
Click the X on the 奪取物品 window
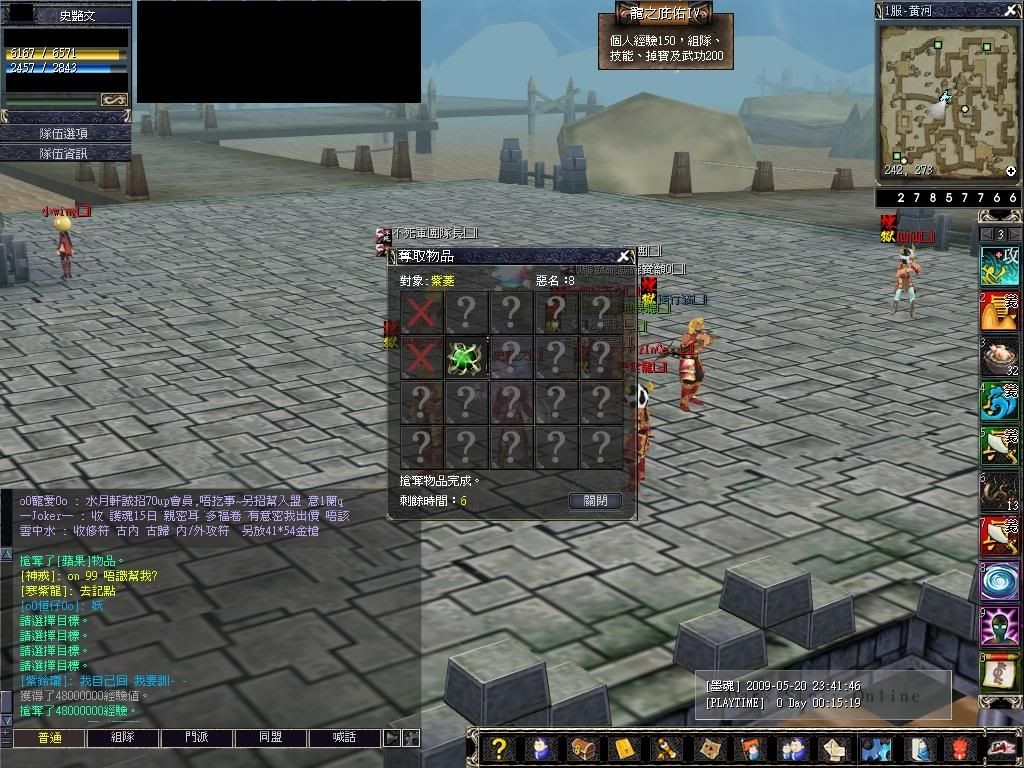pos(624,256)
